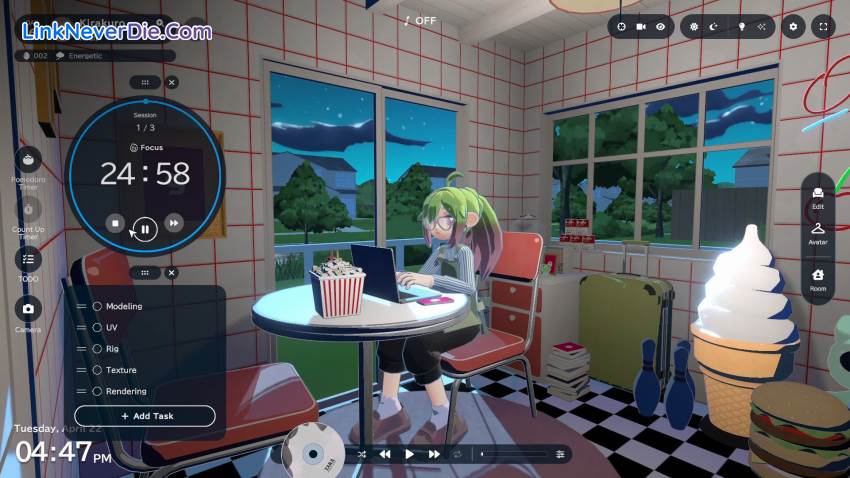Toggle shuffle on the music player

click(x=360, y=454)
